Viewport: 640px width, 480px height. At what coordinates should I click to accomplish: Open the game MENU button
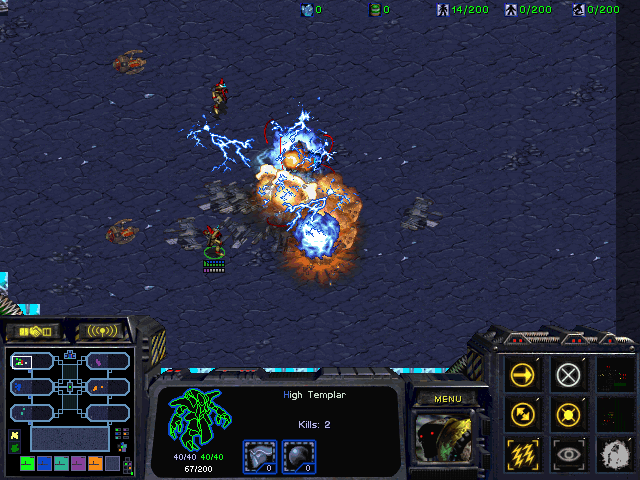tap(447, 399)
